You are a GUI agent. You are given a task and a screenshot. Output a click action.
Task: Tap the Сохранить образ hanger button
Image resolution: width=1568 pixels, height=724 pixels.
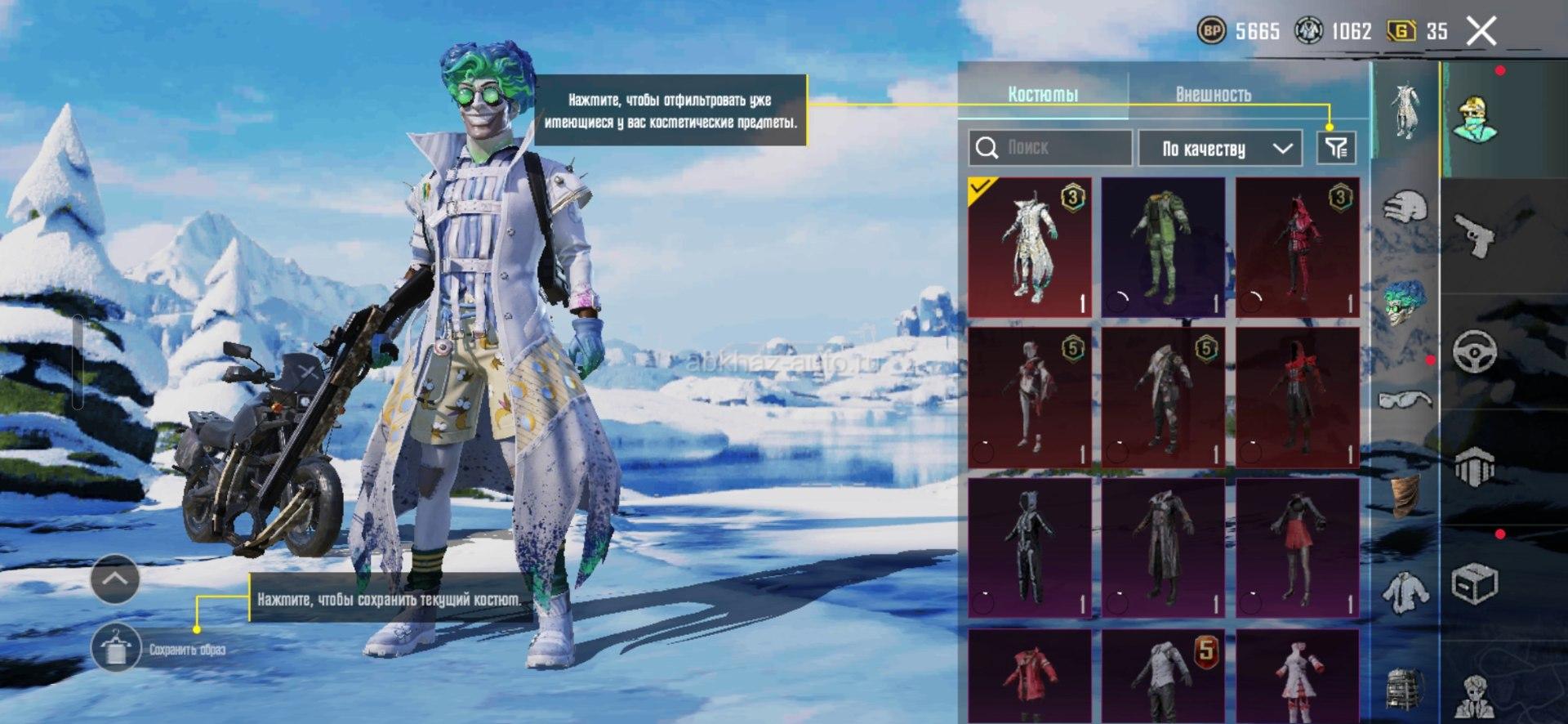(115, 649)
